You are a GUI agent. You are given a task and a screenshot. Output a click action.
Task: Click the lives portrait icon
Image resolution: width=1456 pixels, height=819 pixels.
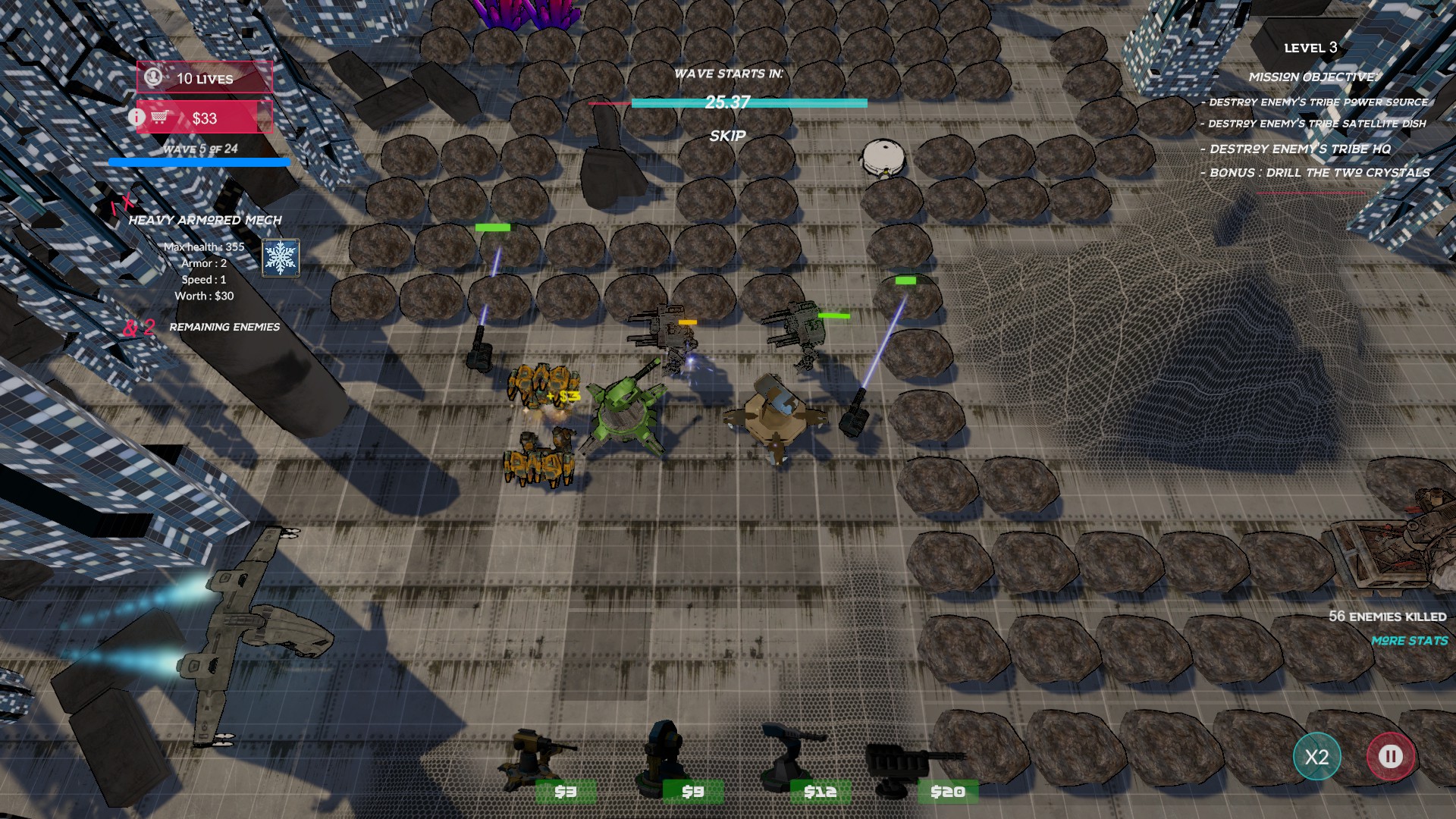click(152, 77)
